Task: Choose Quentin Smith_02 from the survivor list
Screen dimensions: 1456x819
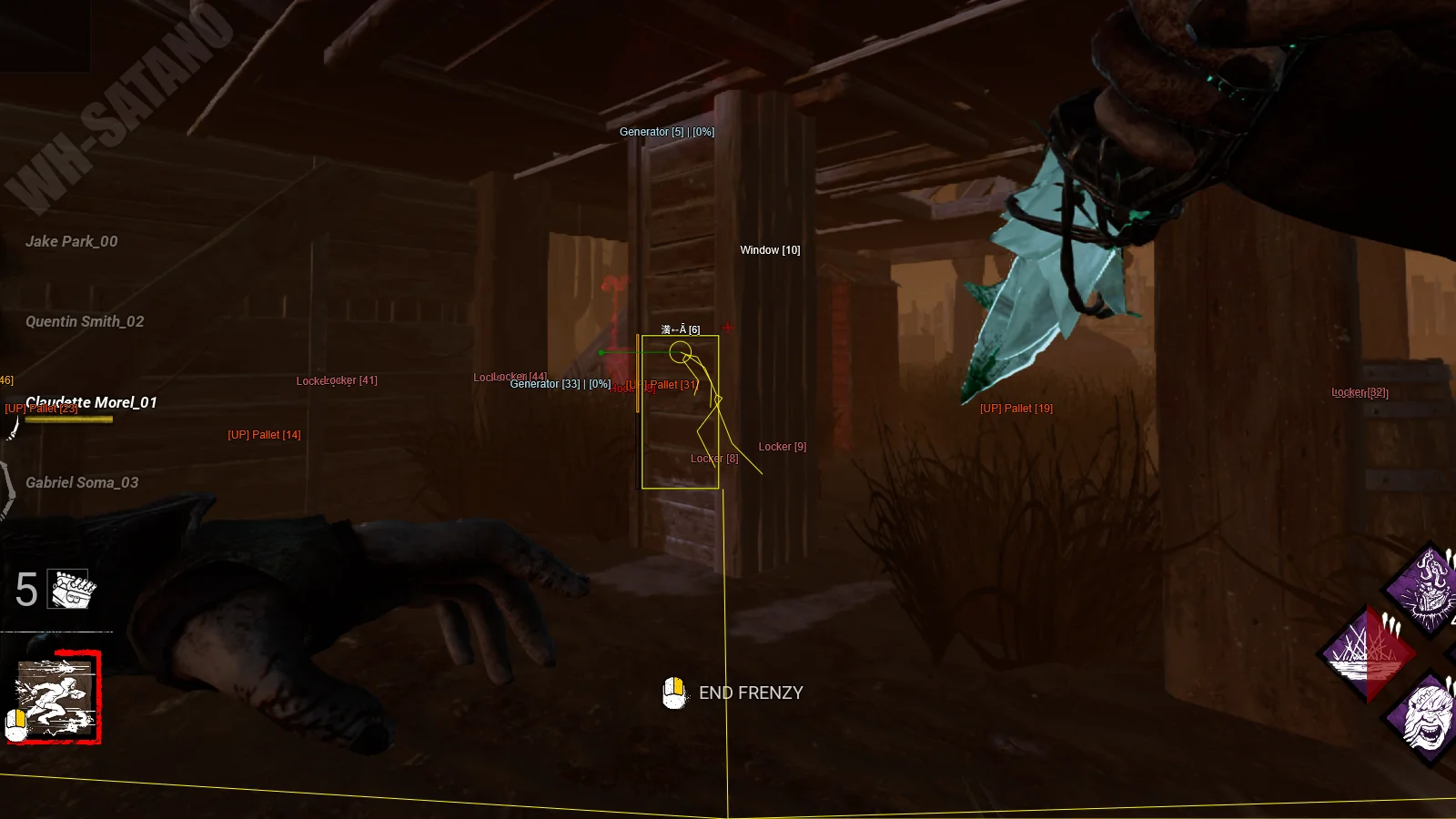Action: 85,321
